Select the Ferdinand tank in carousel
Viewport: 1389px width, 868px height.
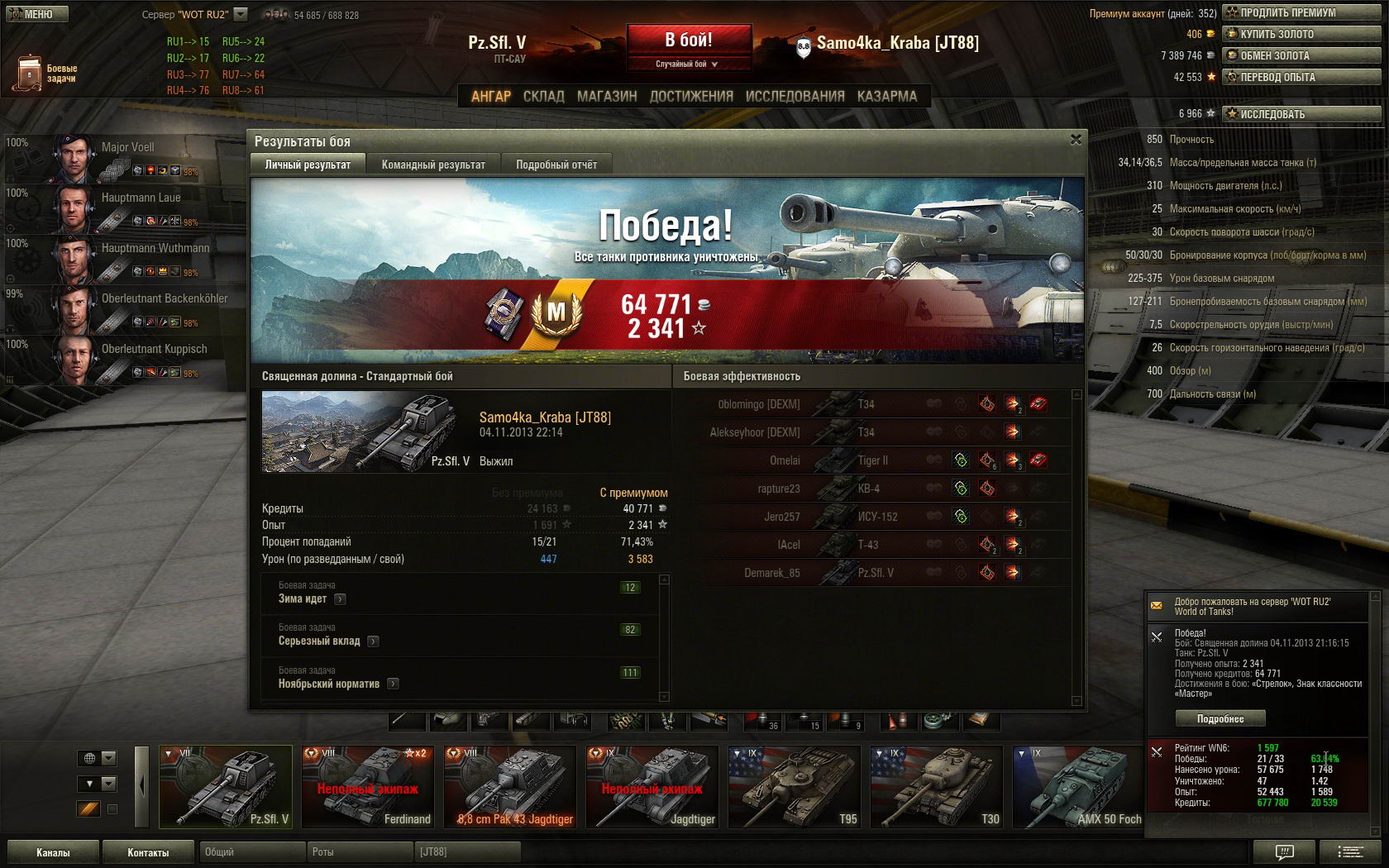click(368, 786)
